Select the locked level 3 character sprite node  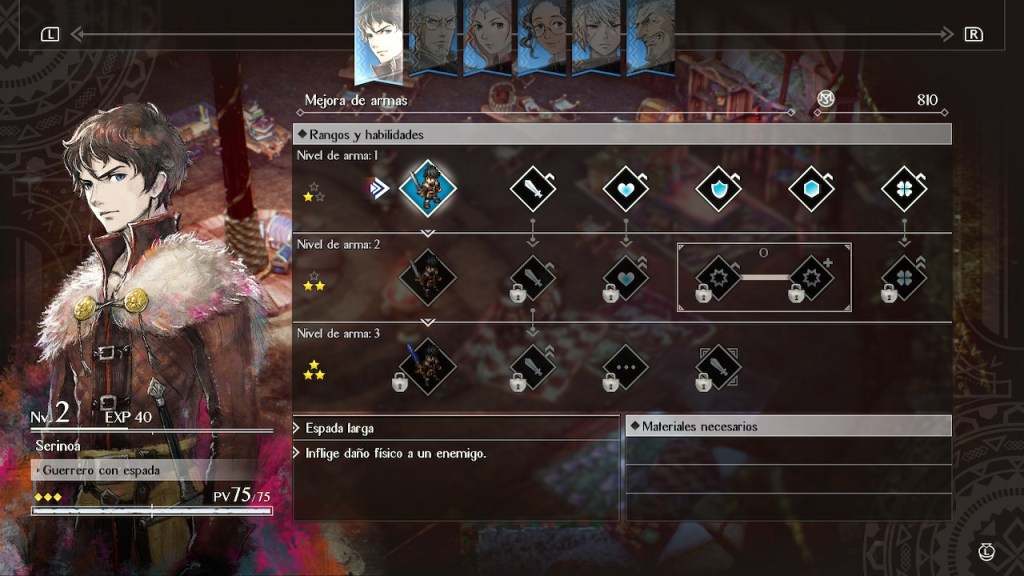[428, 366]
